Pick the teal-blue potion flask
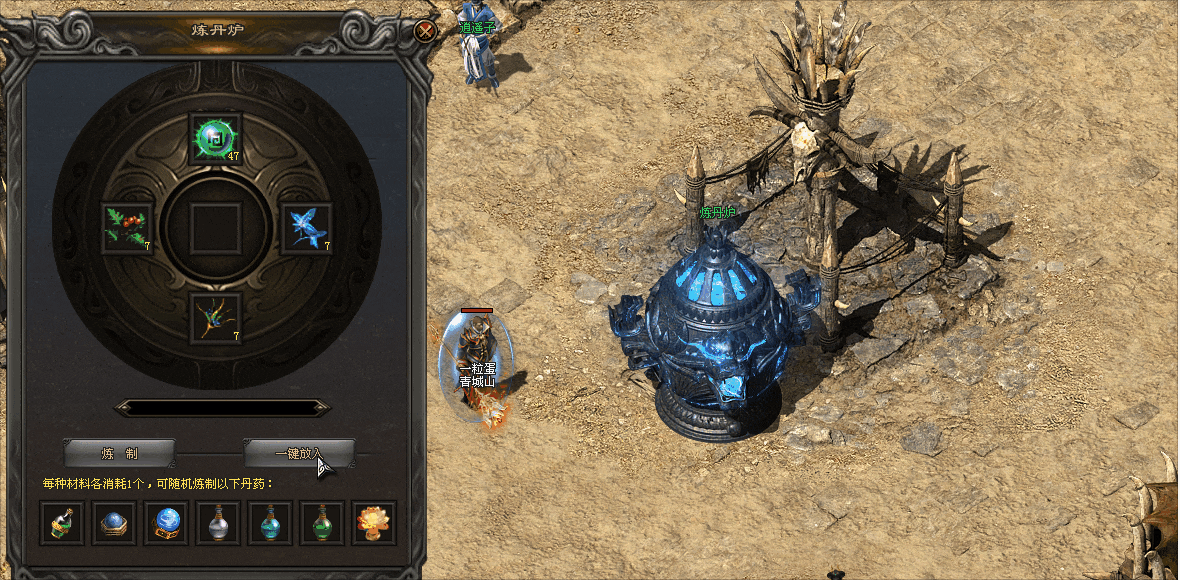 [x=270, y=522]
